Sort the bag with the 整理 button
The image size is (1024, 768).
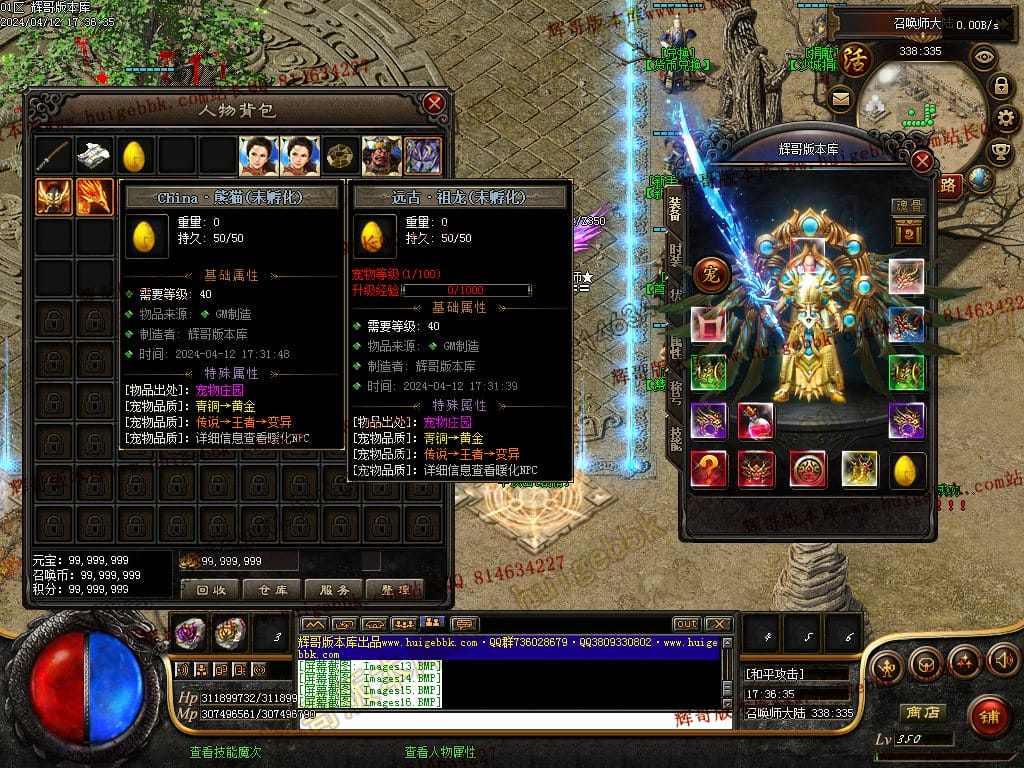pos(395,590)
